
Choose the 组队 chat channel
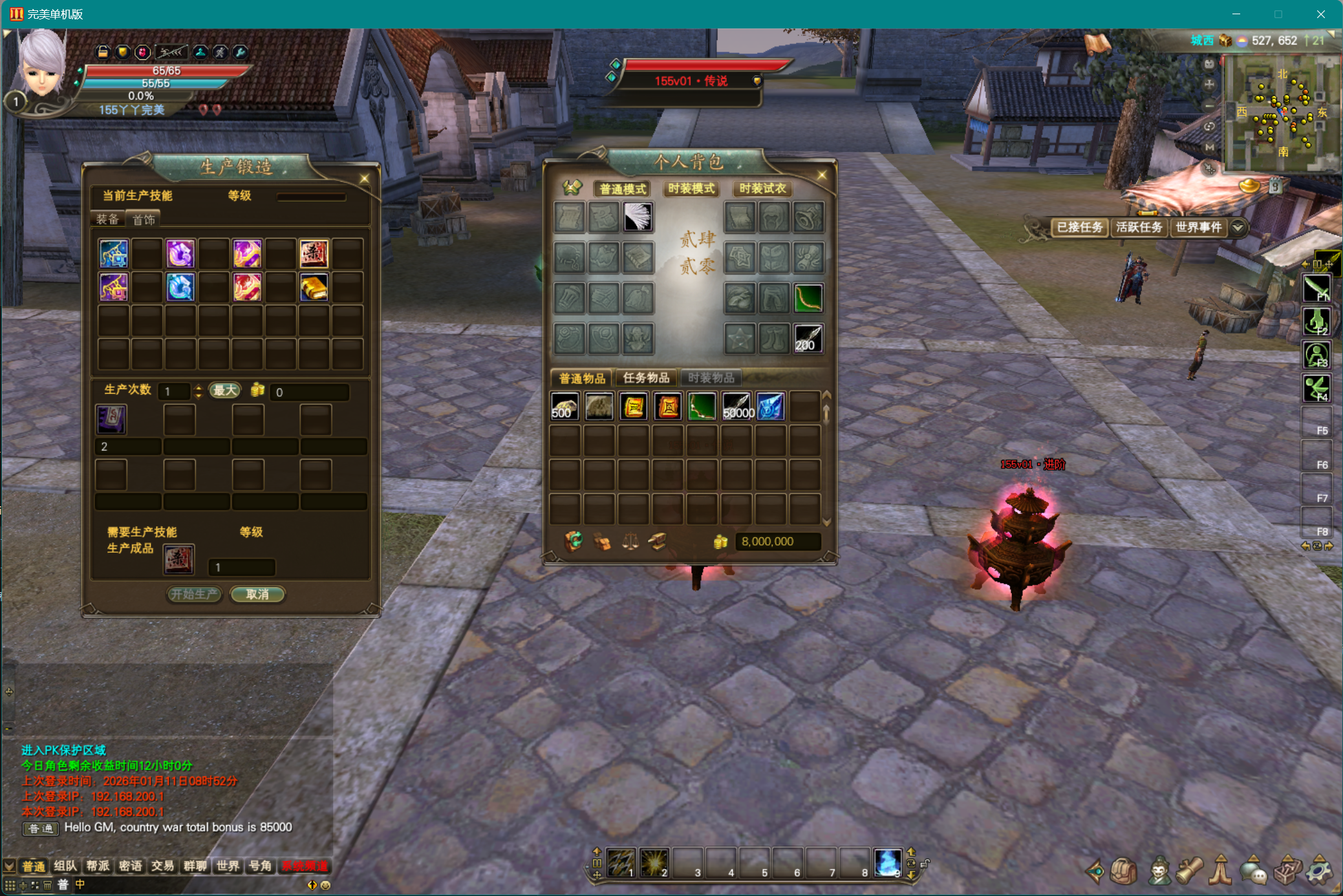65,866
